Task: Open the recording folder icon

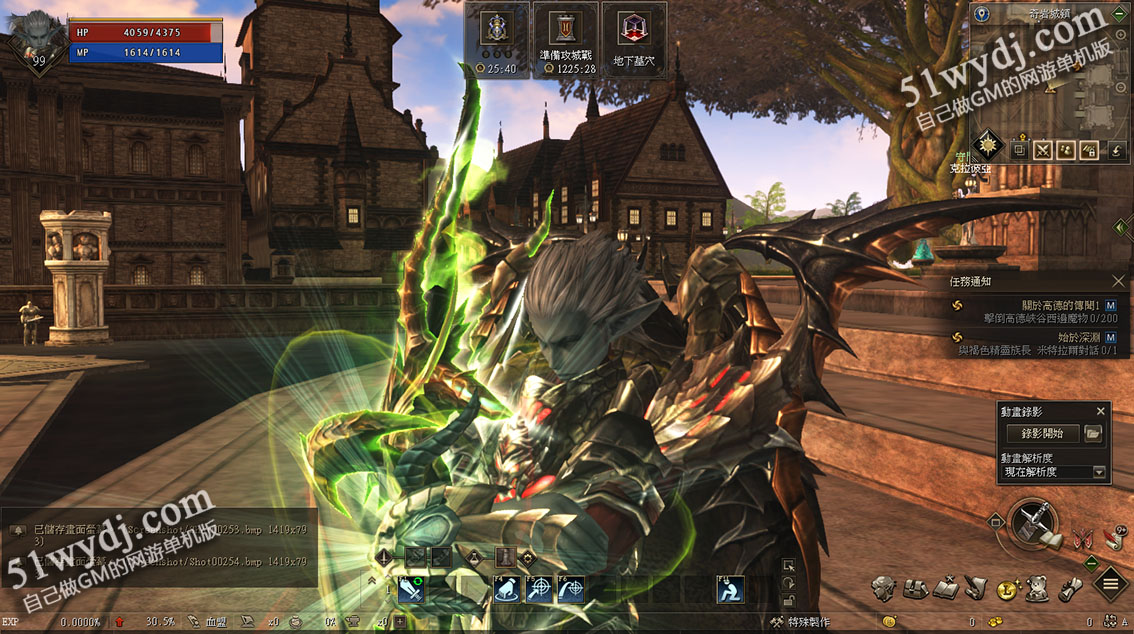Action: (x=1093, y=434)
